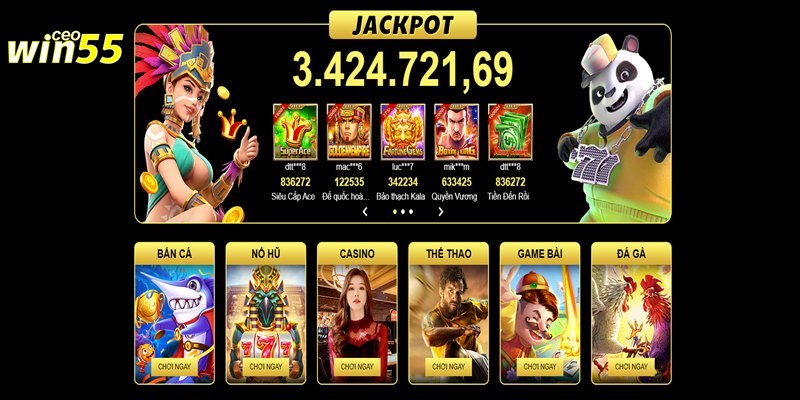Open the Game Bài category header
Screen dimensions: 800x400
(540, 254)
